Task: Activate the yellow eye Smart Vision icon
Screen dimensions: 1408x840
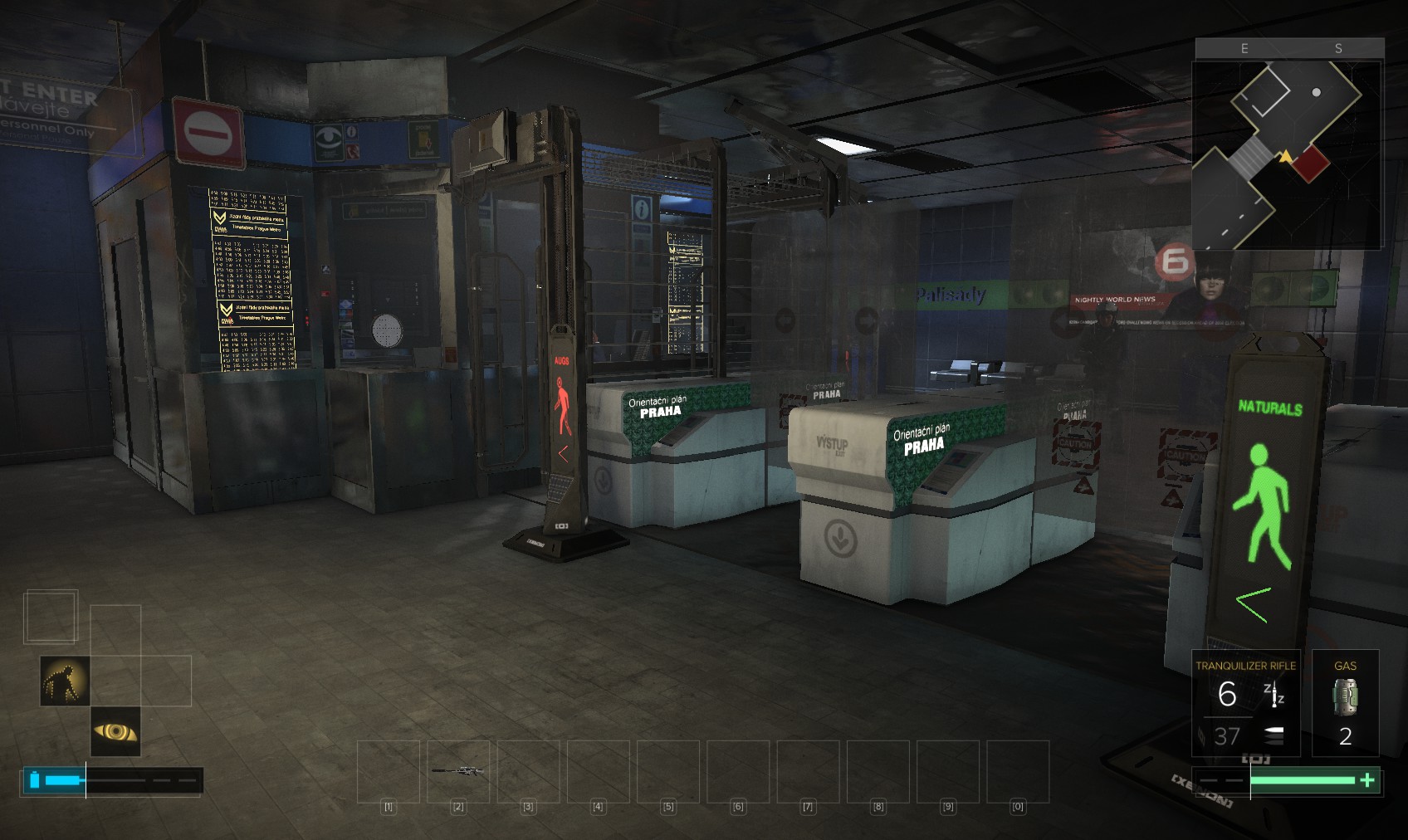Action: (x=115, y=731)
